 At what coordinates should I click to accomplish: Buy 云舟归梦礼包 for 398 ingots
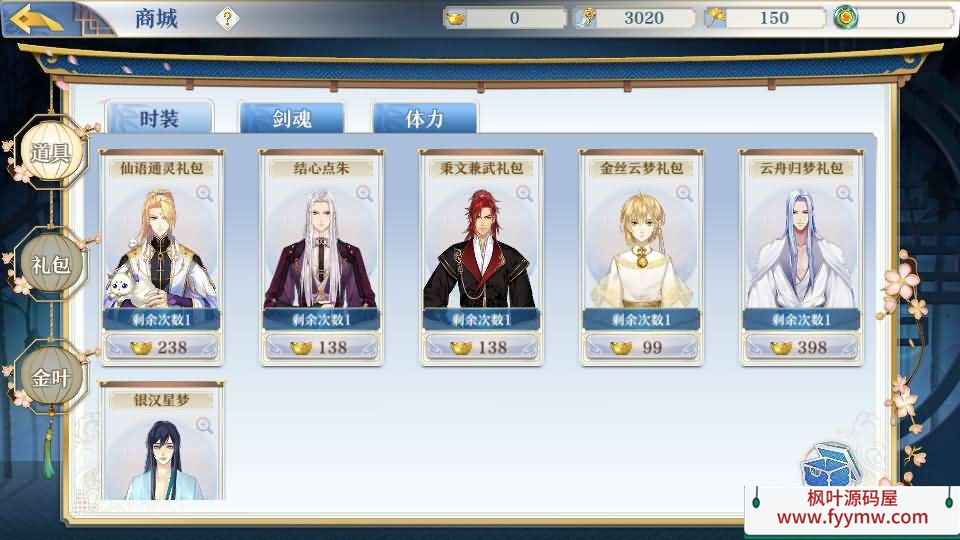800,348
